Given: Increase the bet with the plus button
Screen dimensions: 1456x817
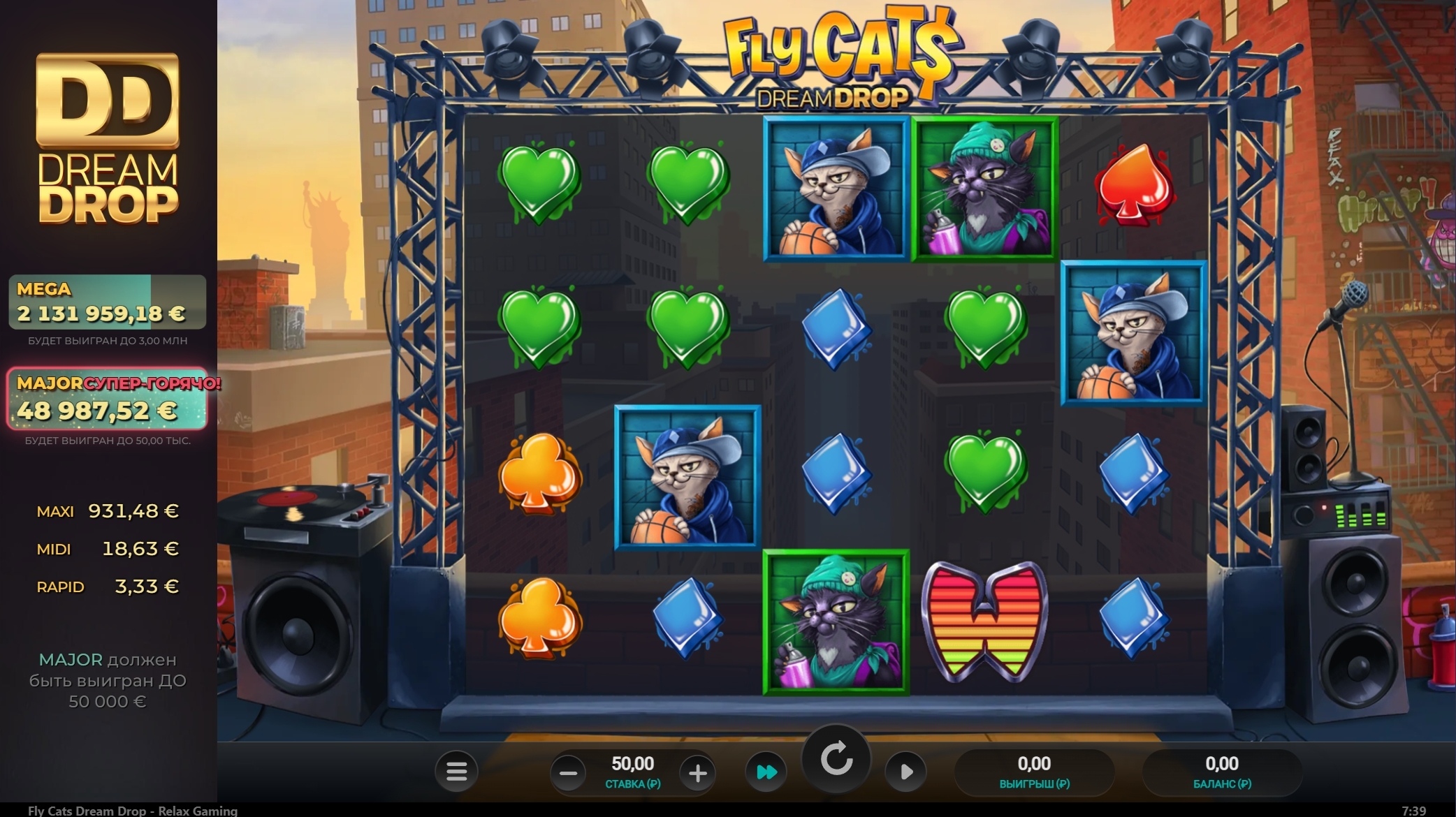Looking at the screenshot, I should tap(697, 773).
